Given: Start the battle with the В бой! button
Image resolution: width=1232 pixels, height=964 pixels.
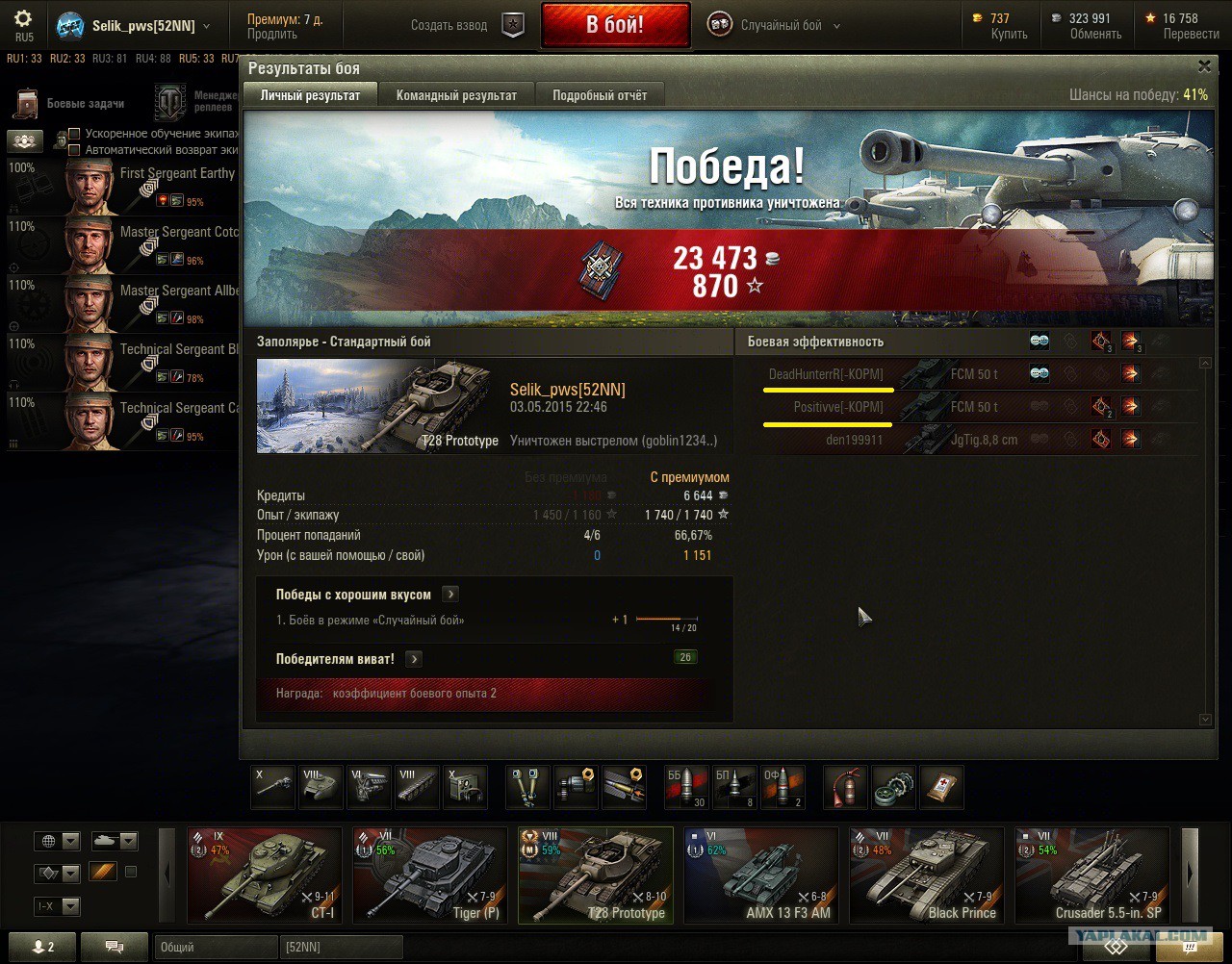Looking at the screenshot, I should tap(615, 25).
